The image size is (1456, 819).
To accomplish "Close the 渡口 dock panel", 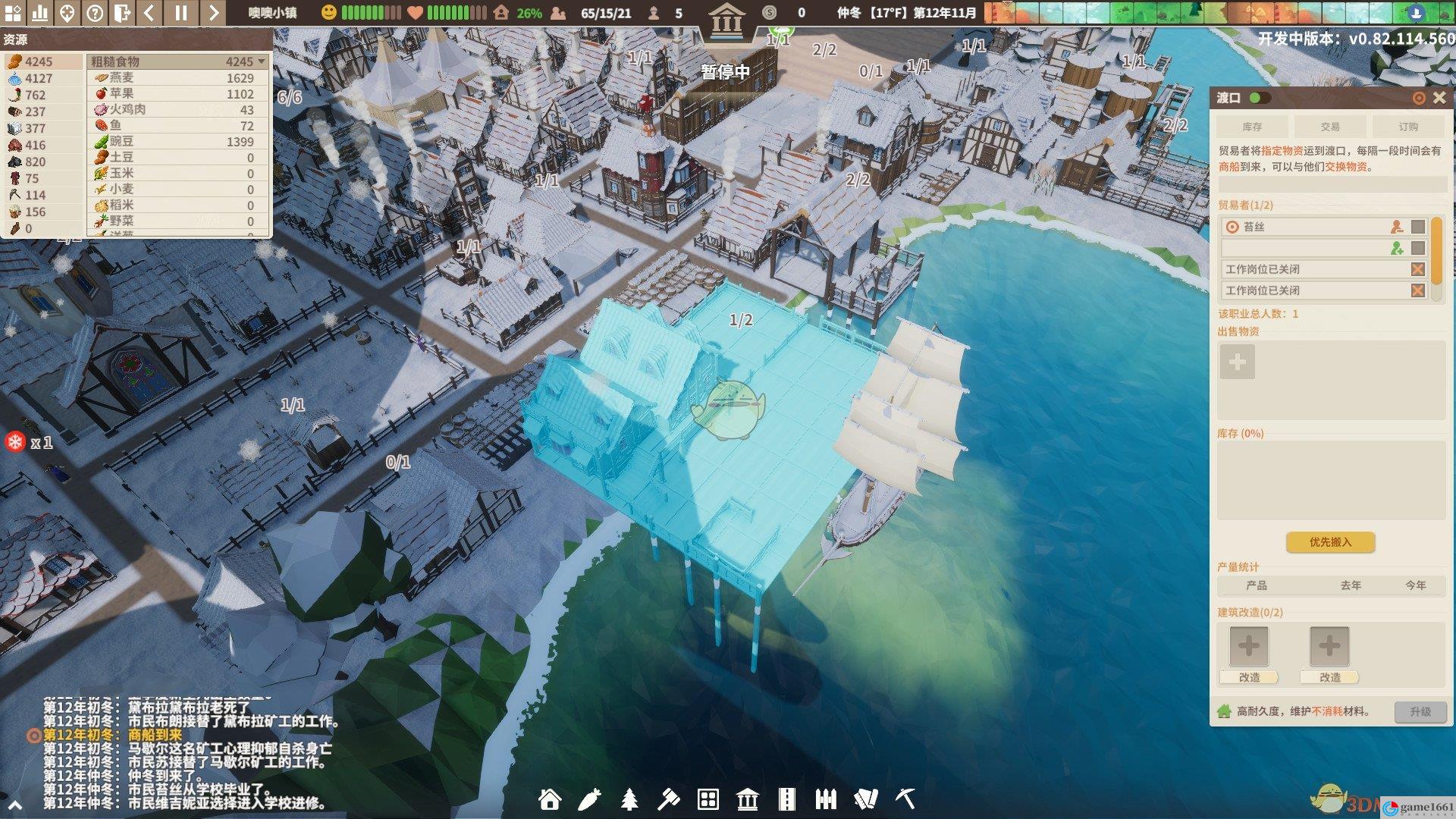I will (1439, 98).
